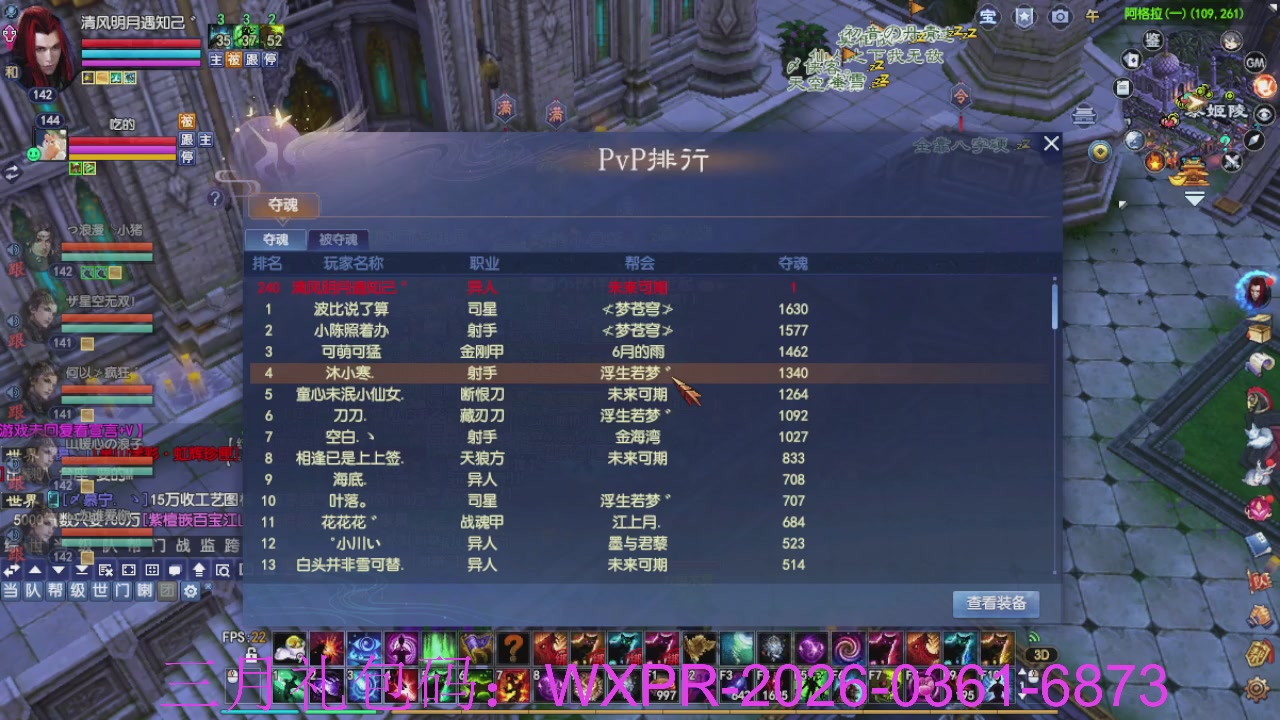This screenshot has width=1280, height=720.
Task: Expand chat using the upward triangle arrow
Action: [33, 570]
